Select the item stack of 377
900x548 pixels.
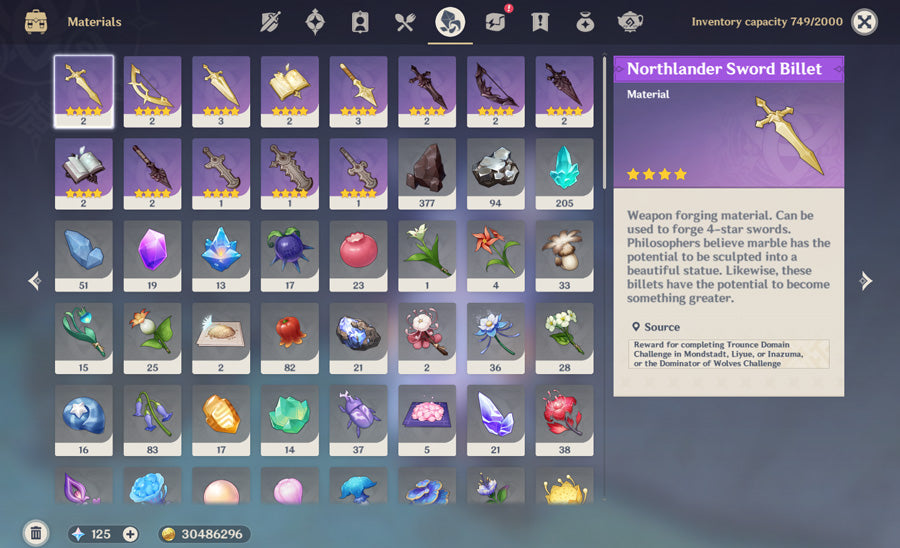click(x=427, y=173)
